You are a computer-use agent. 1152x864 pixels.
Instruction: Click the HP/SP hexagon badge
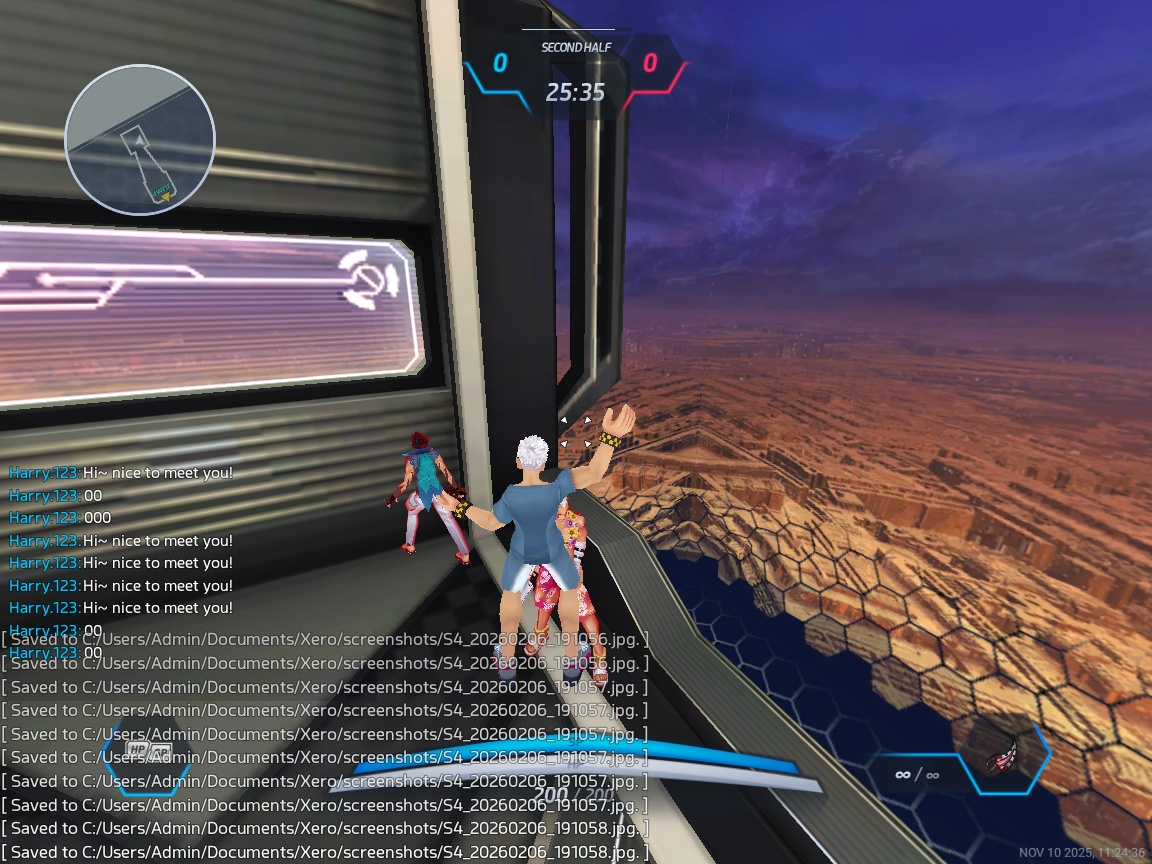(x=149, y=750)
